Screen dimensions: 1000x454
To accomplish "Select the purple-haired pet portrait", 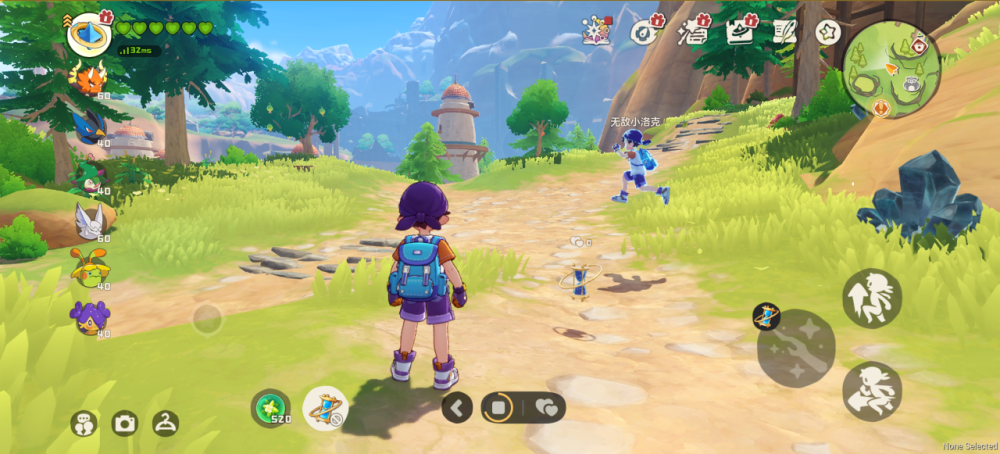I will point(89,315).
